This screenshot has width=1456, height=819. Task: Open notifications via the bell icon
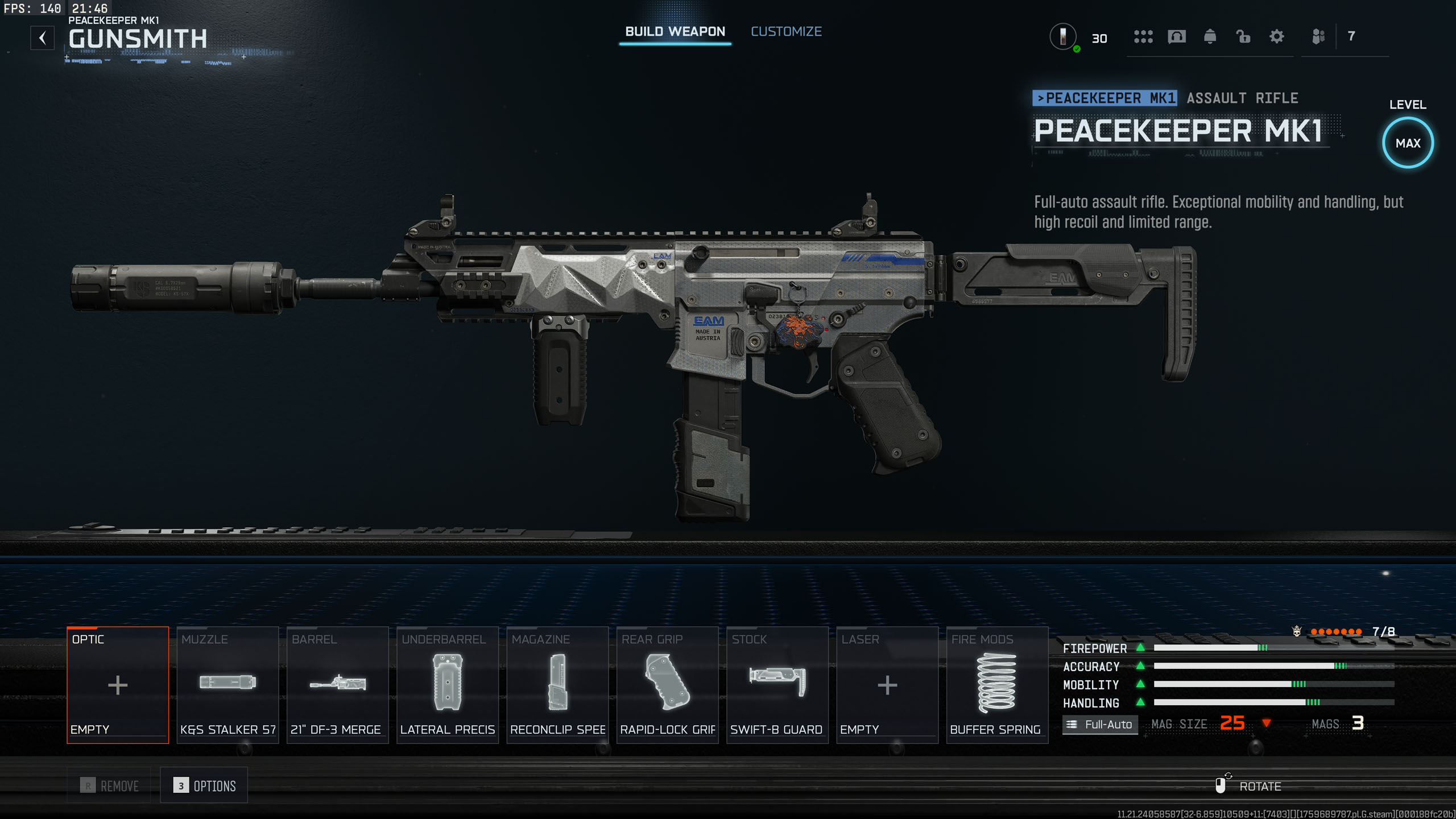coord(1210,37)
